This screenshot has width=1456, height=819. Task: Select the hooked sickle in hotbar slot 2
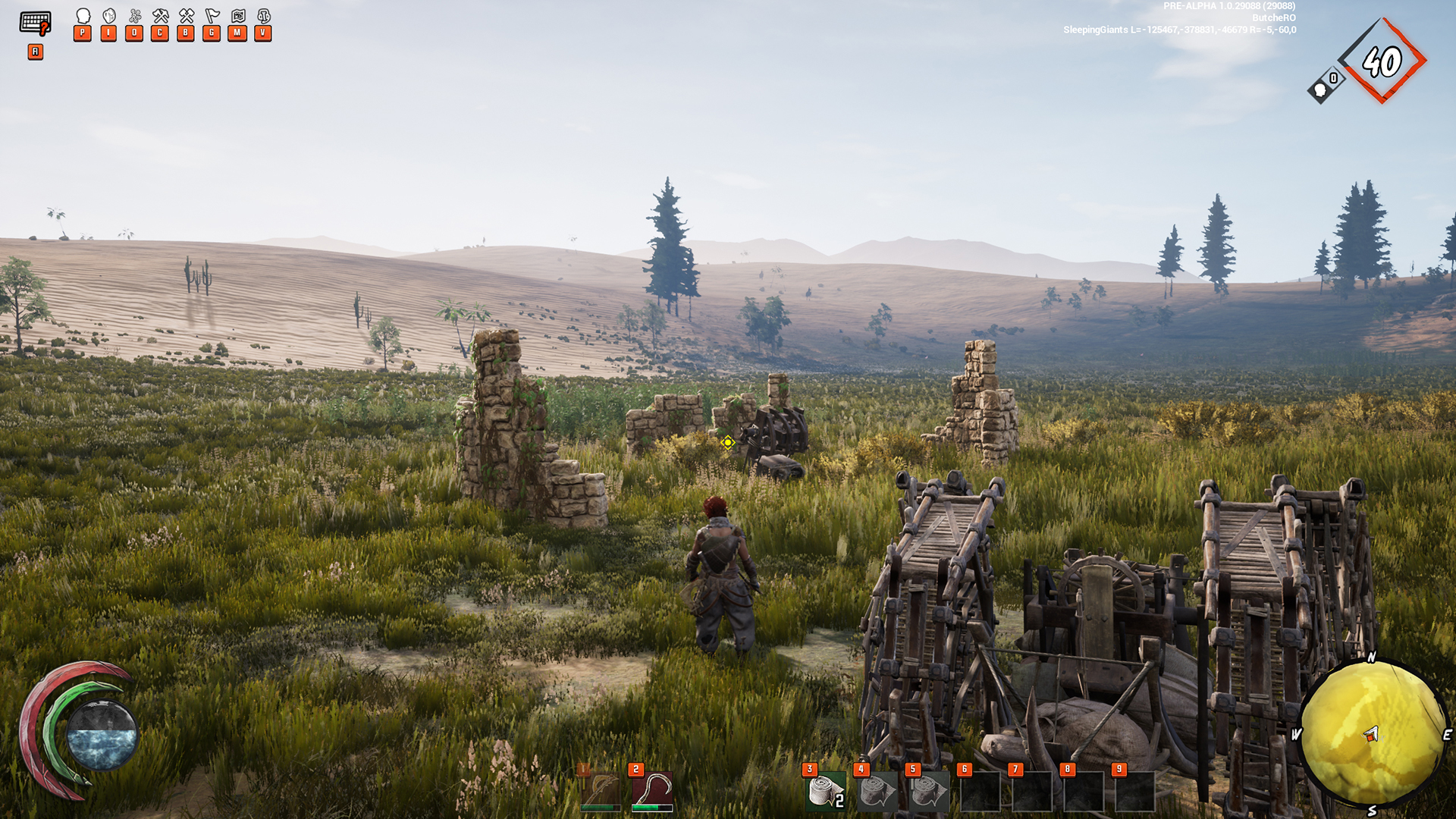[652, 792]
